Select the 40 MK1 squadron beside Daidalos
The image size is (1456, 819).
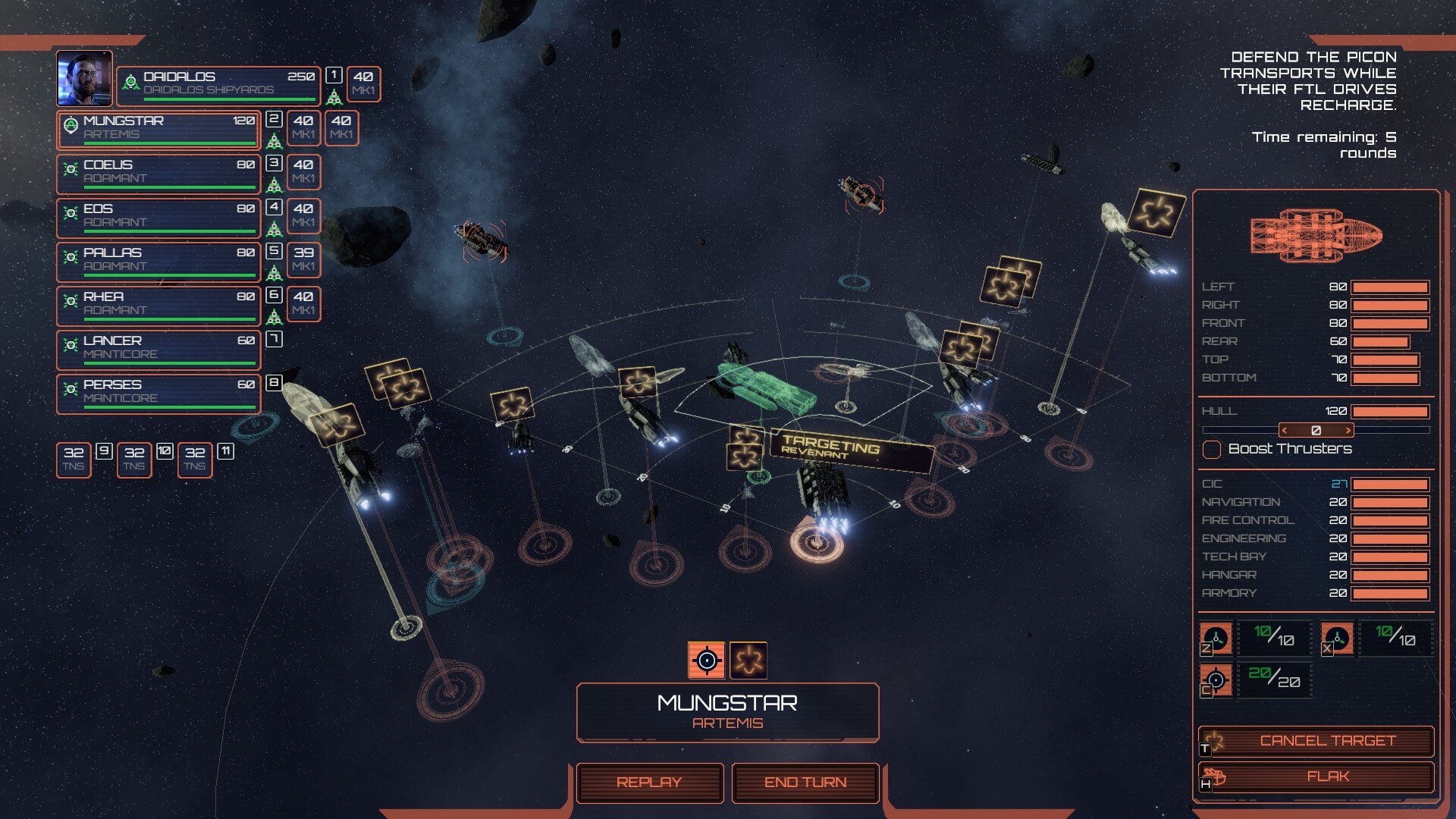coord(363,83)
